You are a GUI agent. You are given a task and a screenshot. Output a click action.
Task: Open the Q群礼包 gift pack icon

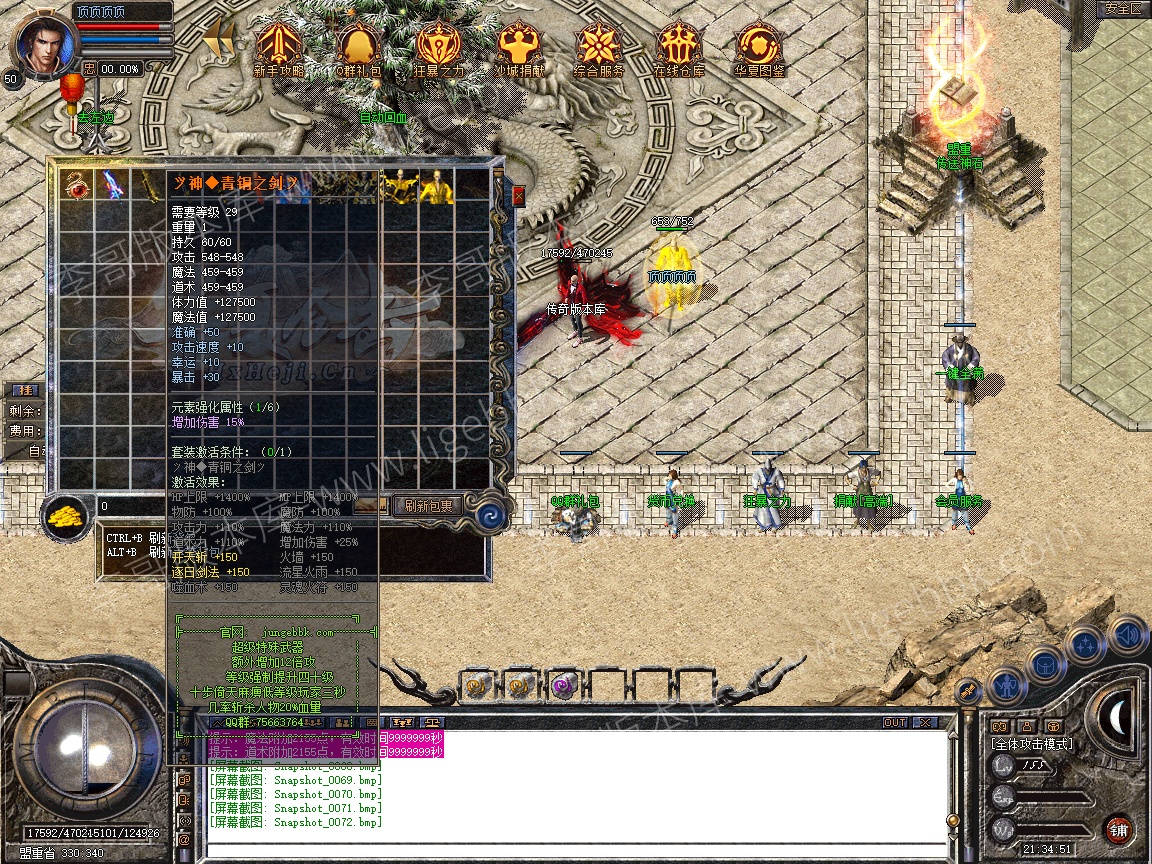tap(358, 45)
